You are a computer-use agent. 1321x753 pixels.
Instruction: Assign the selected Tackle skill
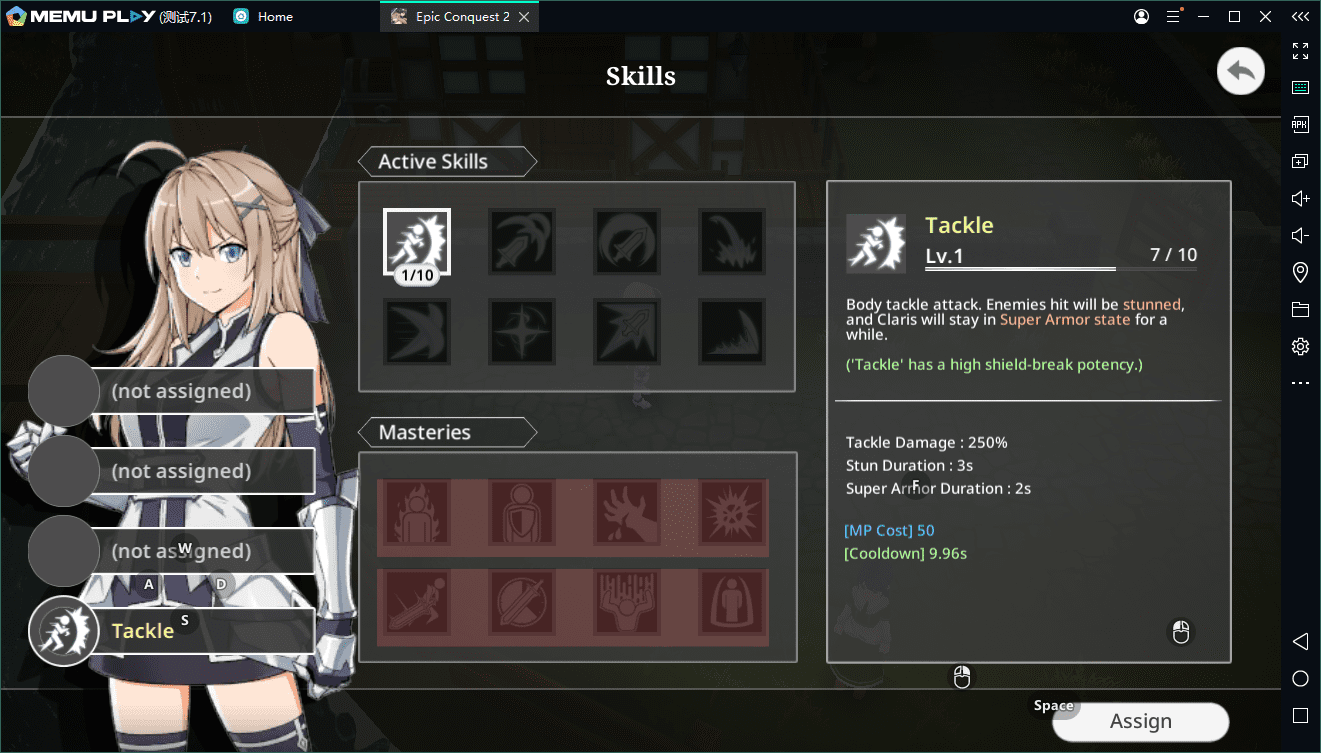pos(1140,722)
